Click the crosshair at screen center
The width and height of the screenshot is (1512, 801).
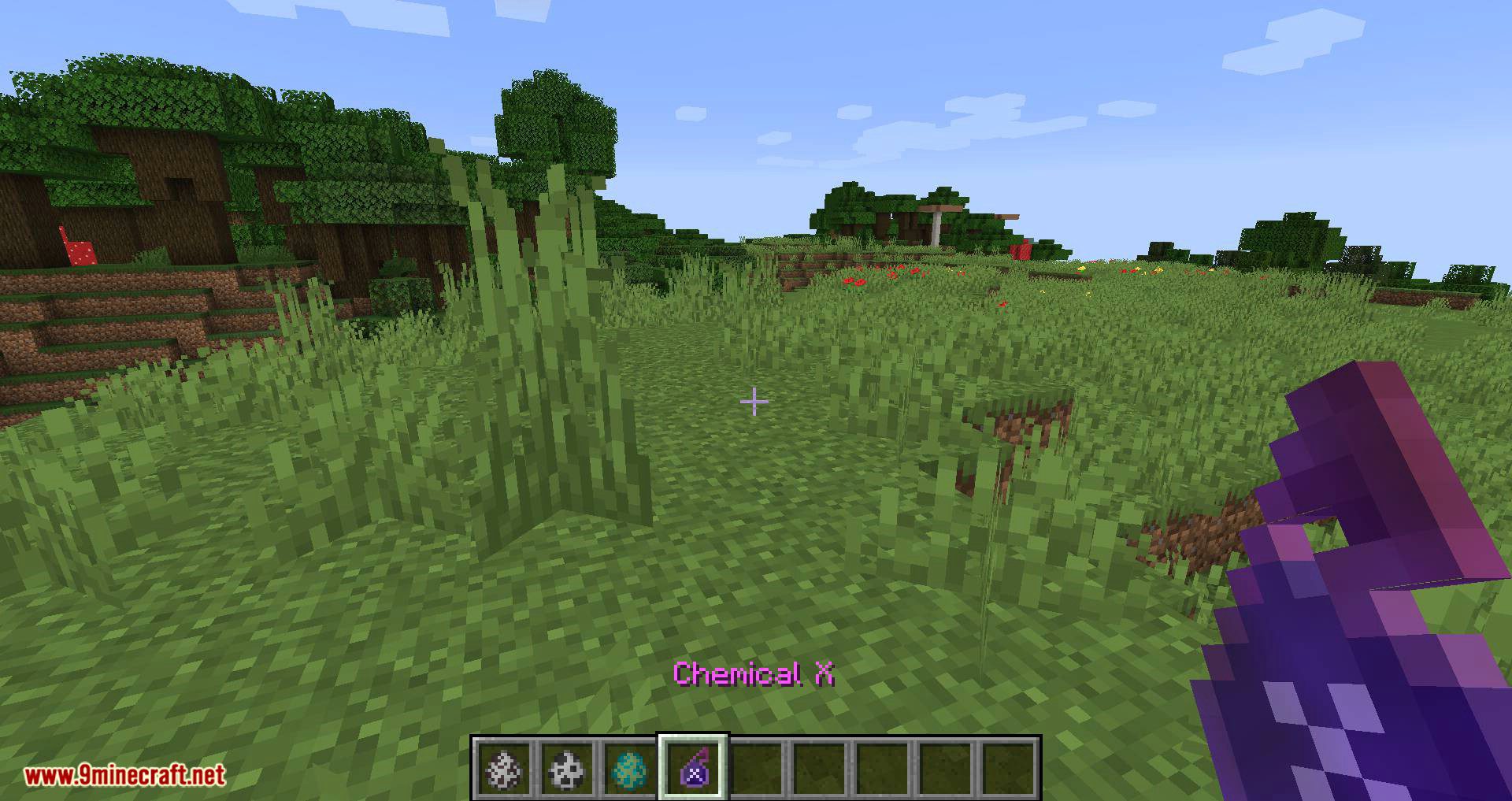pyautogui.click(x=754, y=402)
